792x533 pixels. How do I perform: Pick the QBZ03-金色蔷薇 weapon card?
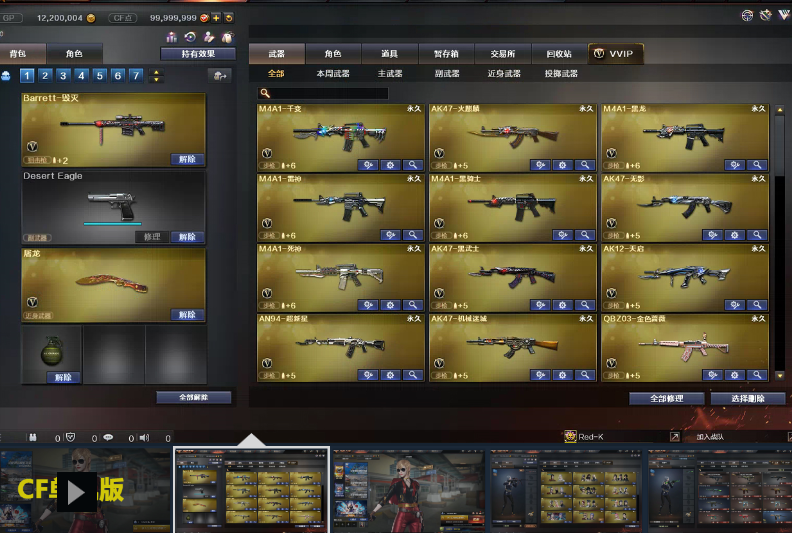click(x=684, y=343)
